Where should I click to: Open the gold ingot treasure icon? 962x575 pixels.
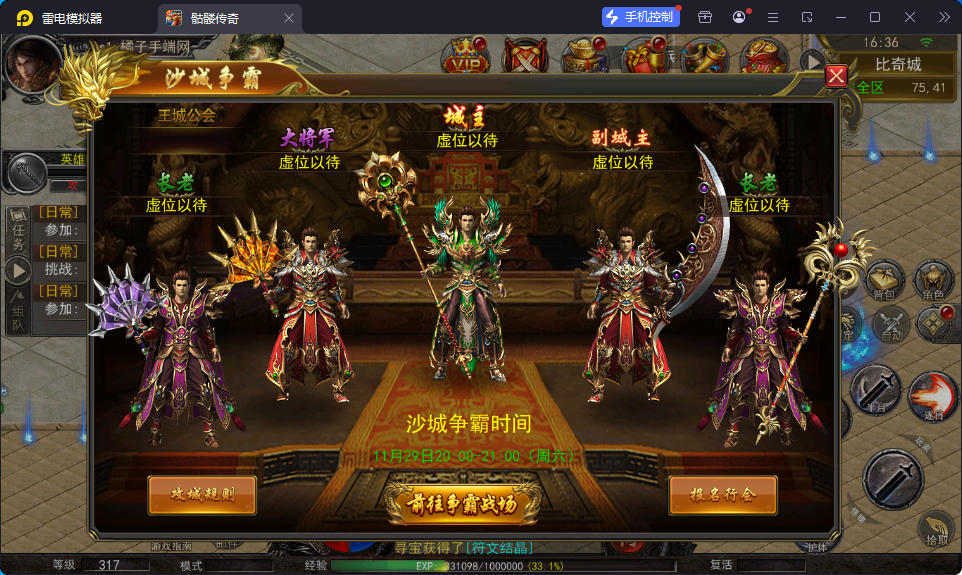tap(584, 57)
